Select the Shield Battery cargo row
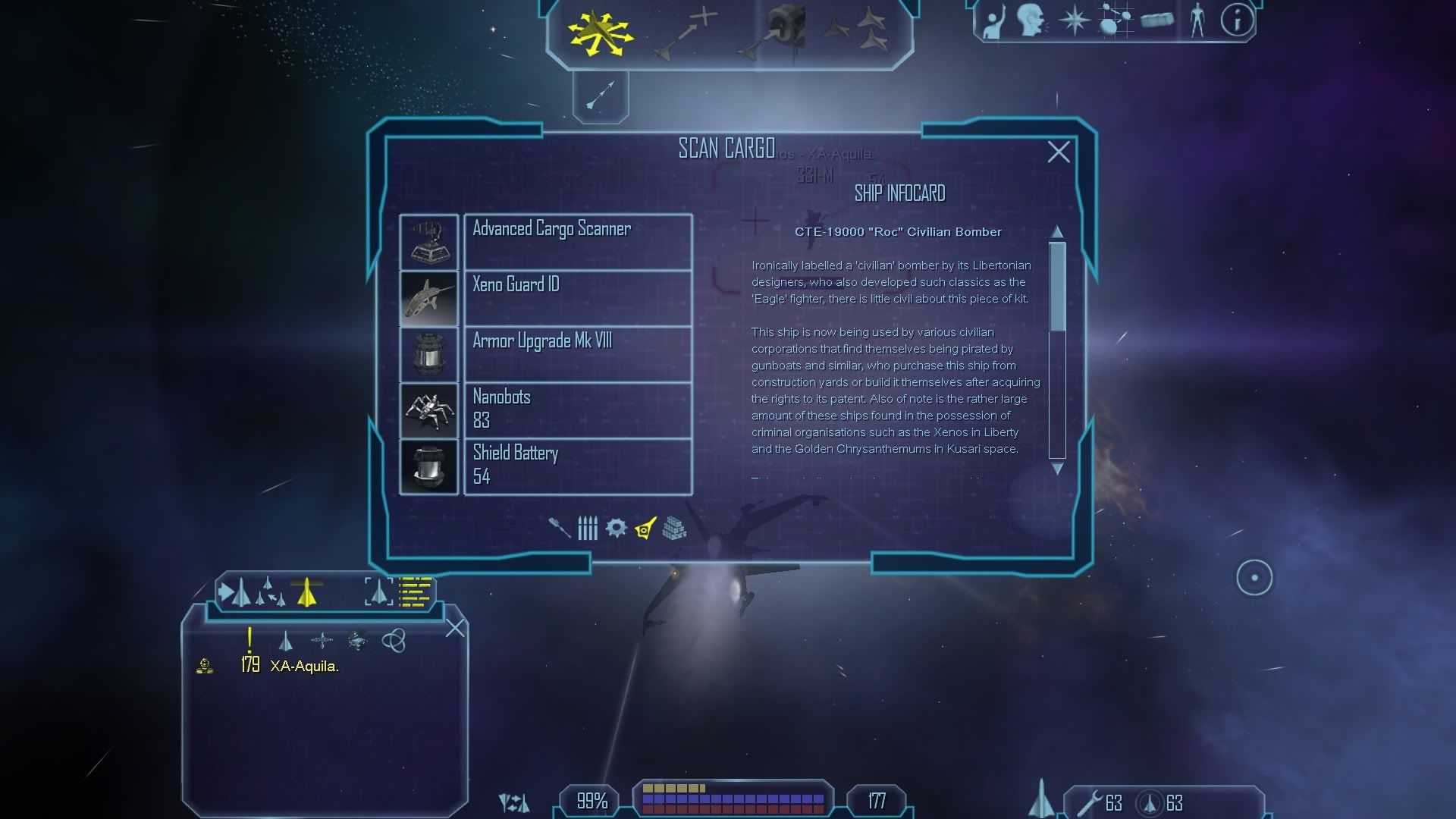Screen dimensions: 1456x819 coord(576,466)
